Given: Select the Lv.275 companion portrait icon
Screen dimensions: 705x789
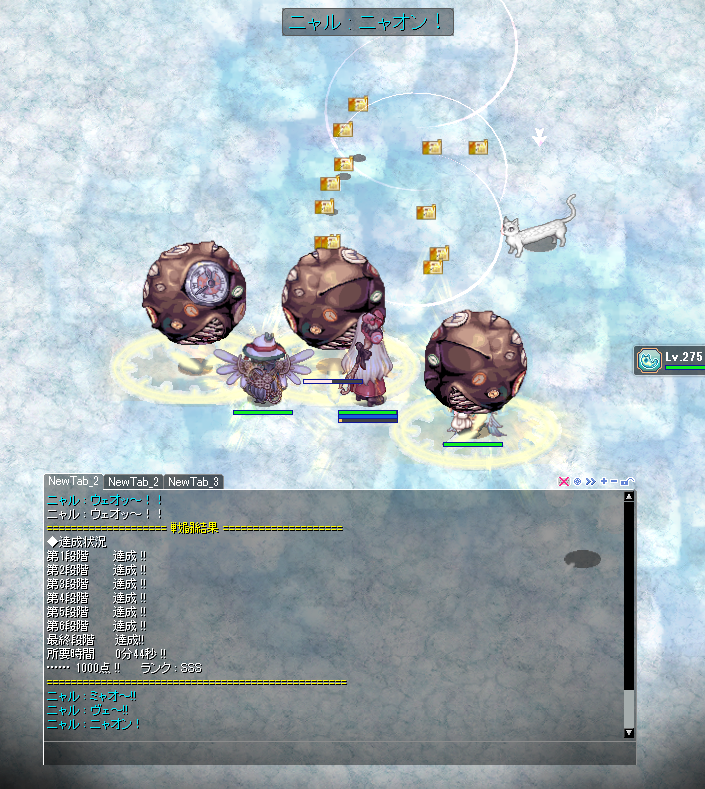Looking at the screenshot, I should (x=649, y=359).
